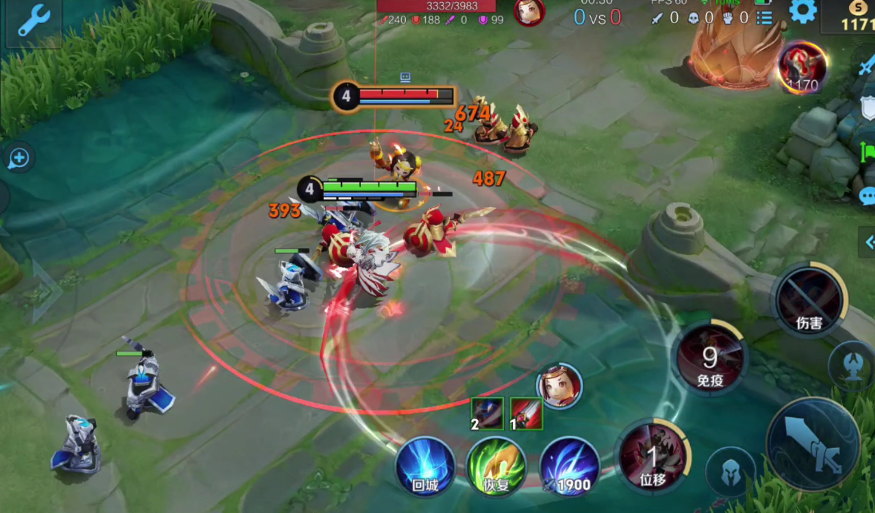Open the scoreboard list icon
875x513 pixels.
tap(765, 17)
